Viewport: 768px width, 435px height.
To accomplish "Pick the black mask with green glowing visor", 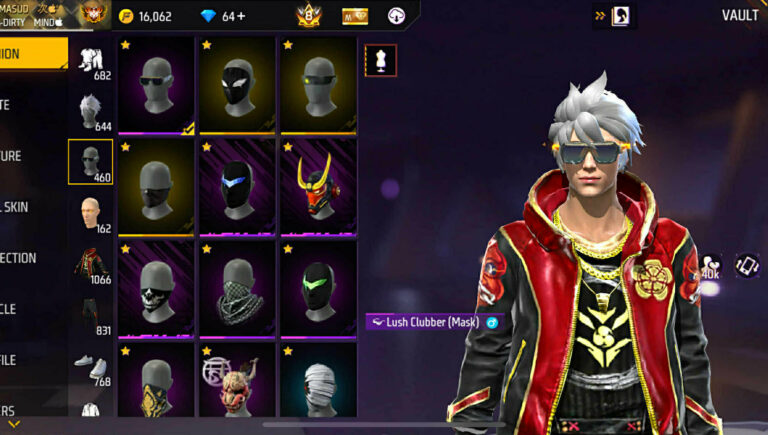I will (318, 288).
